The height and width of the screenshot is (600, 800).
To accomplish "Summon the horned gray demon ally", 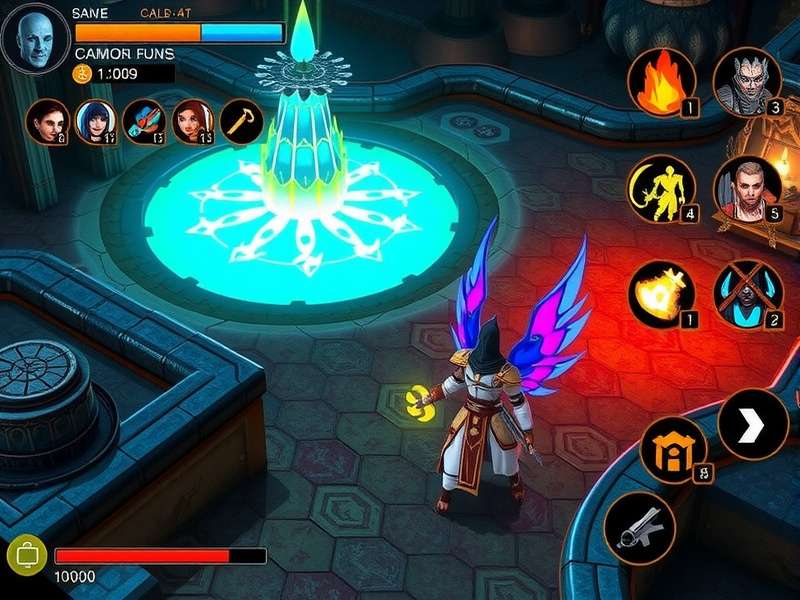I will coord(747,82).
